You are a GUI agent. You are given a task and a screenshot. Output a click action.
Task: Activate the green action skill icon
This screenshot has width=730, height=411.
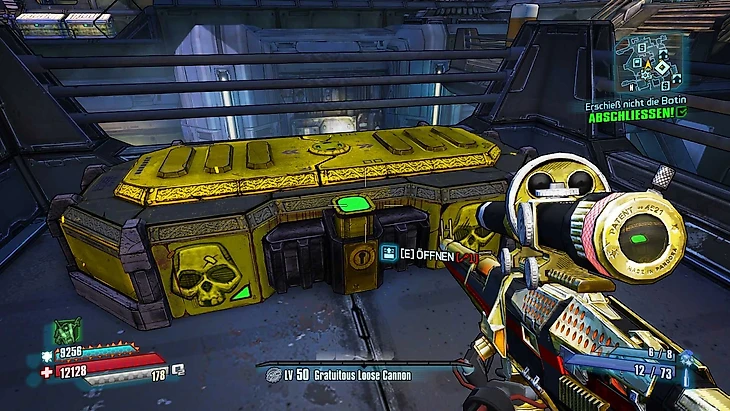pos(67,330)
